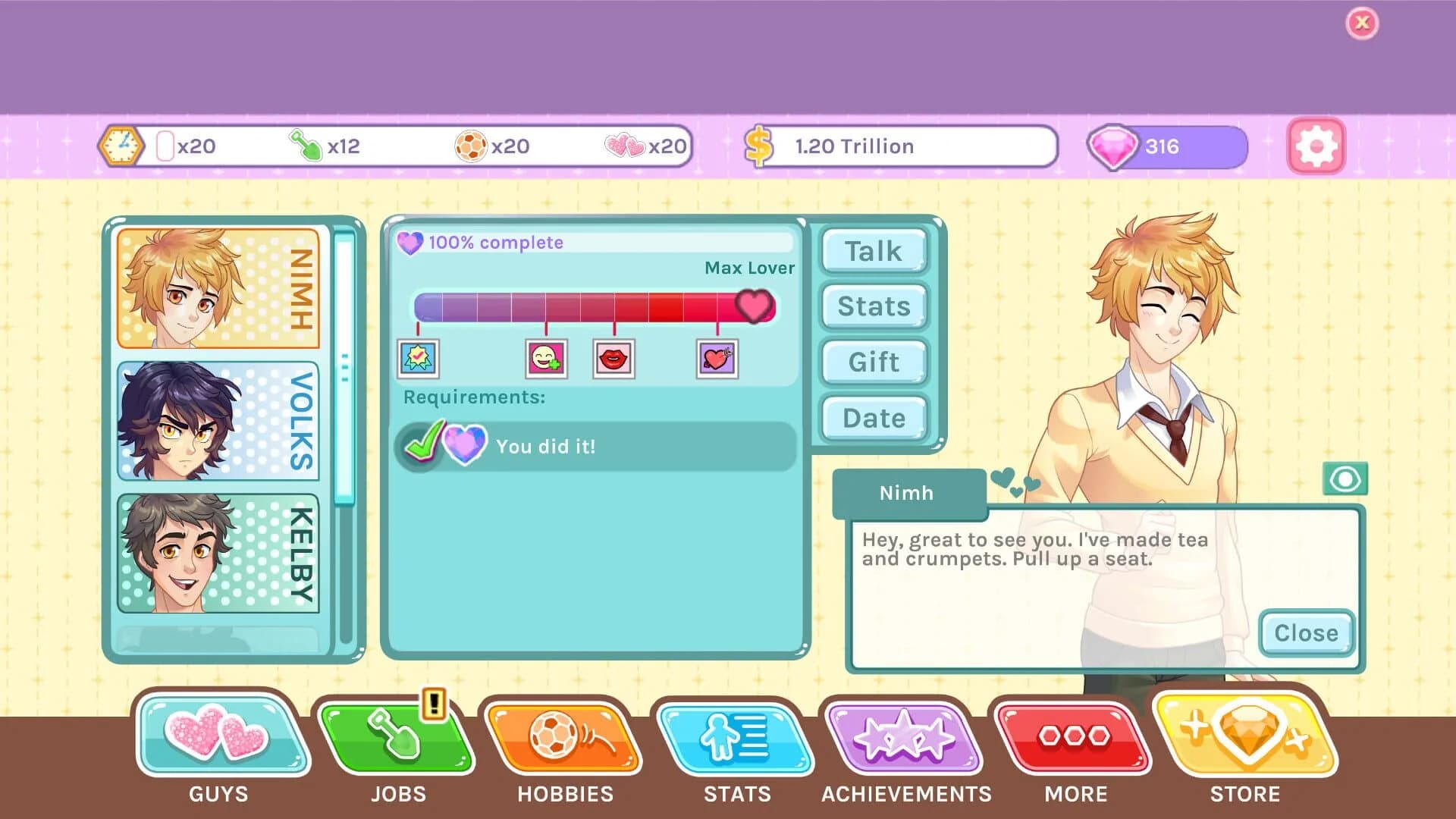This screenshot has width=1456, height=819.
Task: Select the Jobs notification badge
Action: [432, 704]
